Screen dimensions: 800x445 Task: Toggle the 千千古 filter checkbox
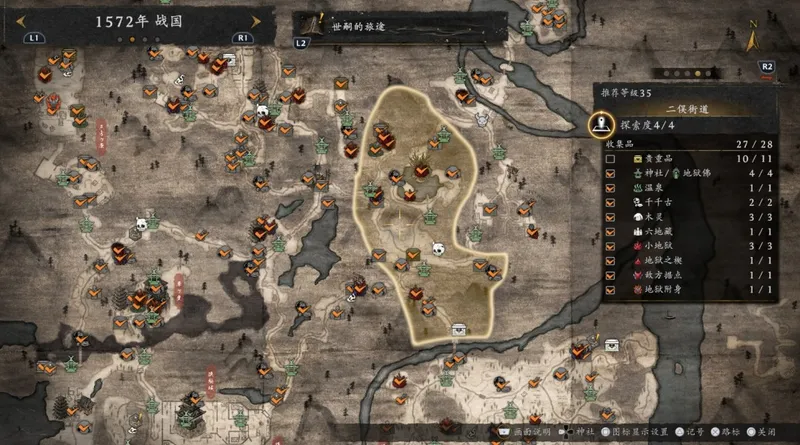click(610, 202)
